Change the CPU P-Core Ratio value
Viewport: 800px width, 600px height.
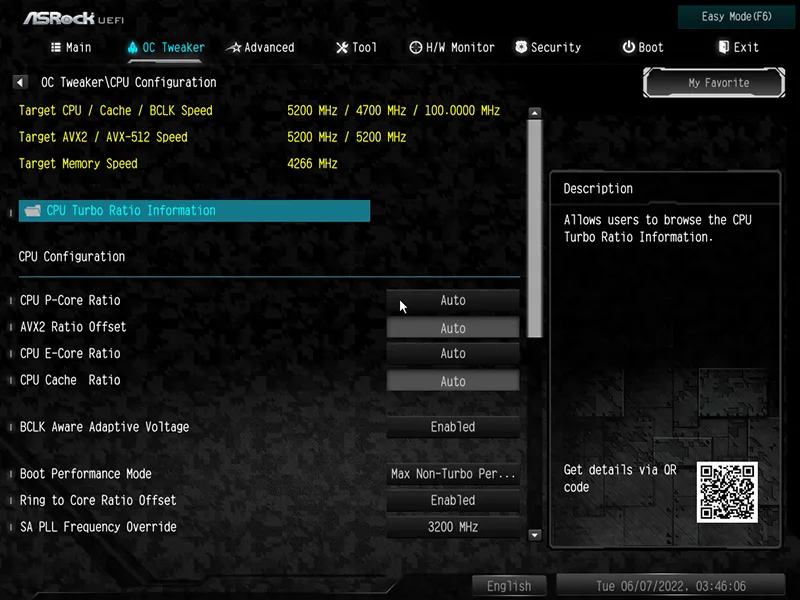[x=453, y=300]
